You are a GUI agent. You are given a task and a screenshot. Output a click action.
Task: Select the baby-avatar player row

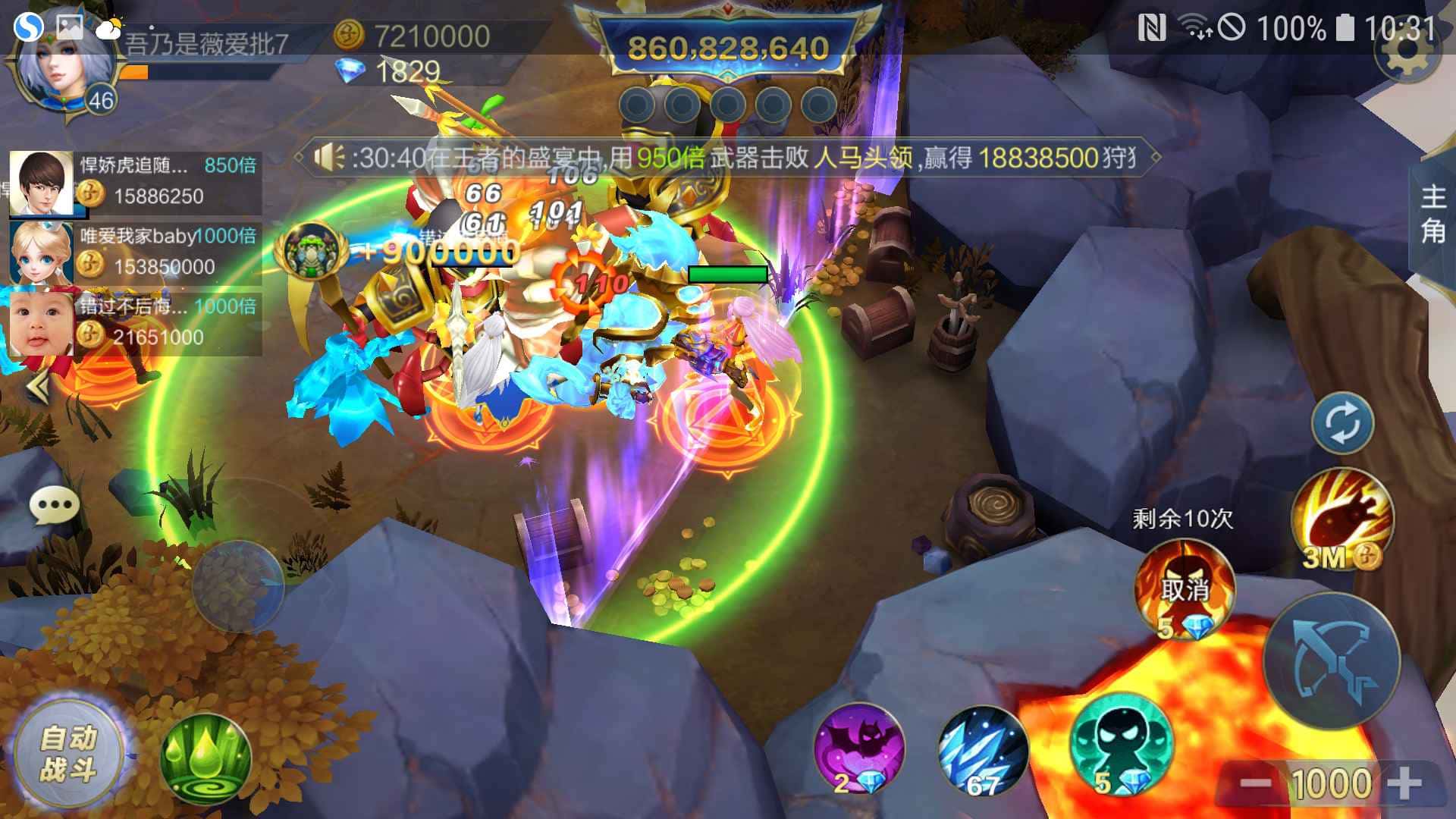[x=135, y=323]
